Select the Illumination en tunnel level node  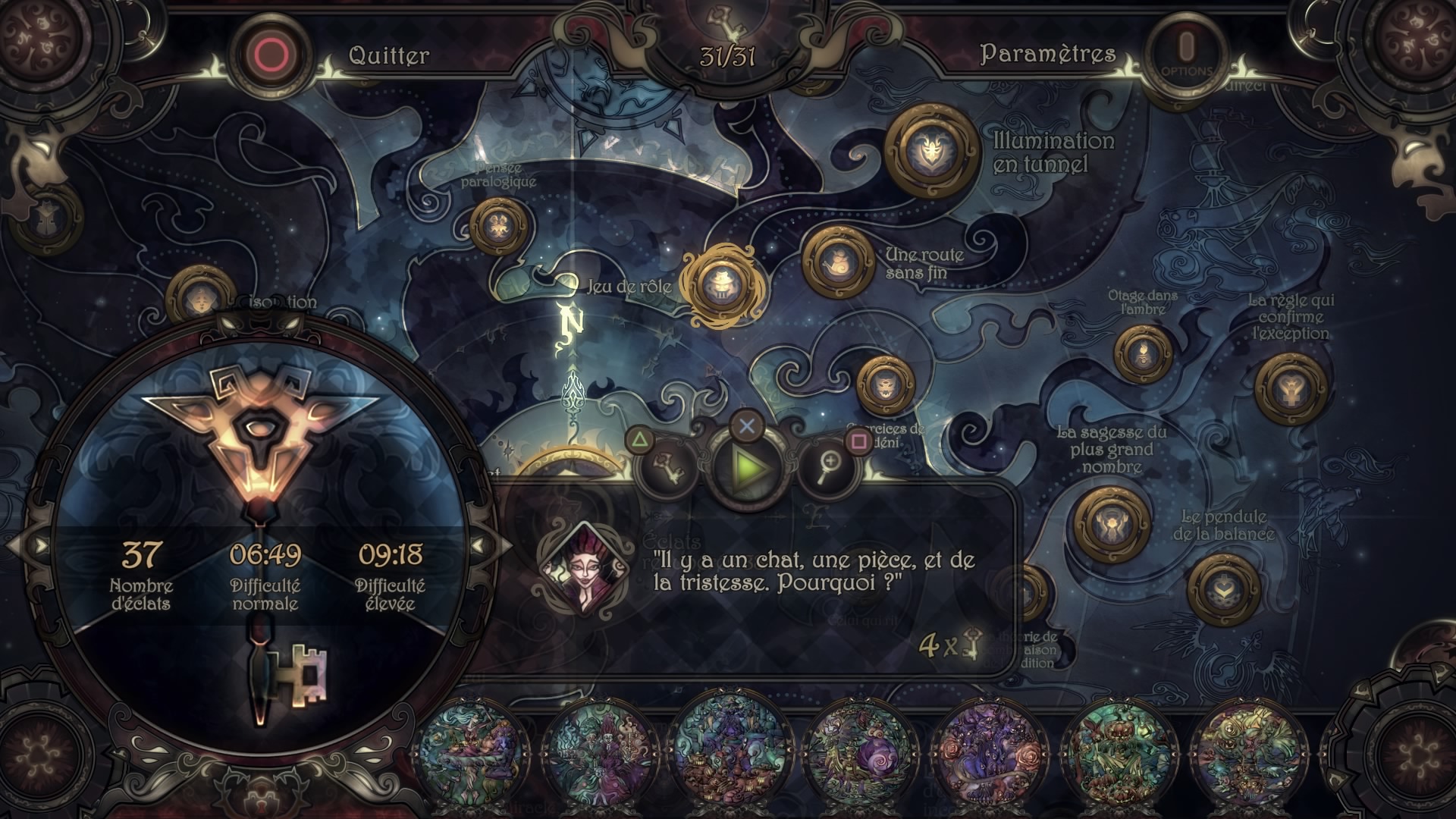point(932,152)
